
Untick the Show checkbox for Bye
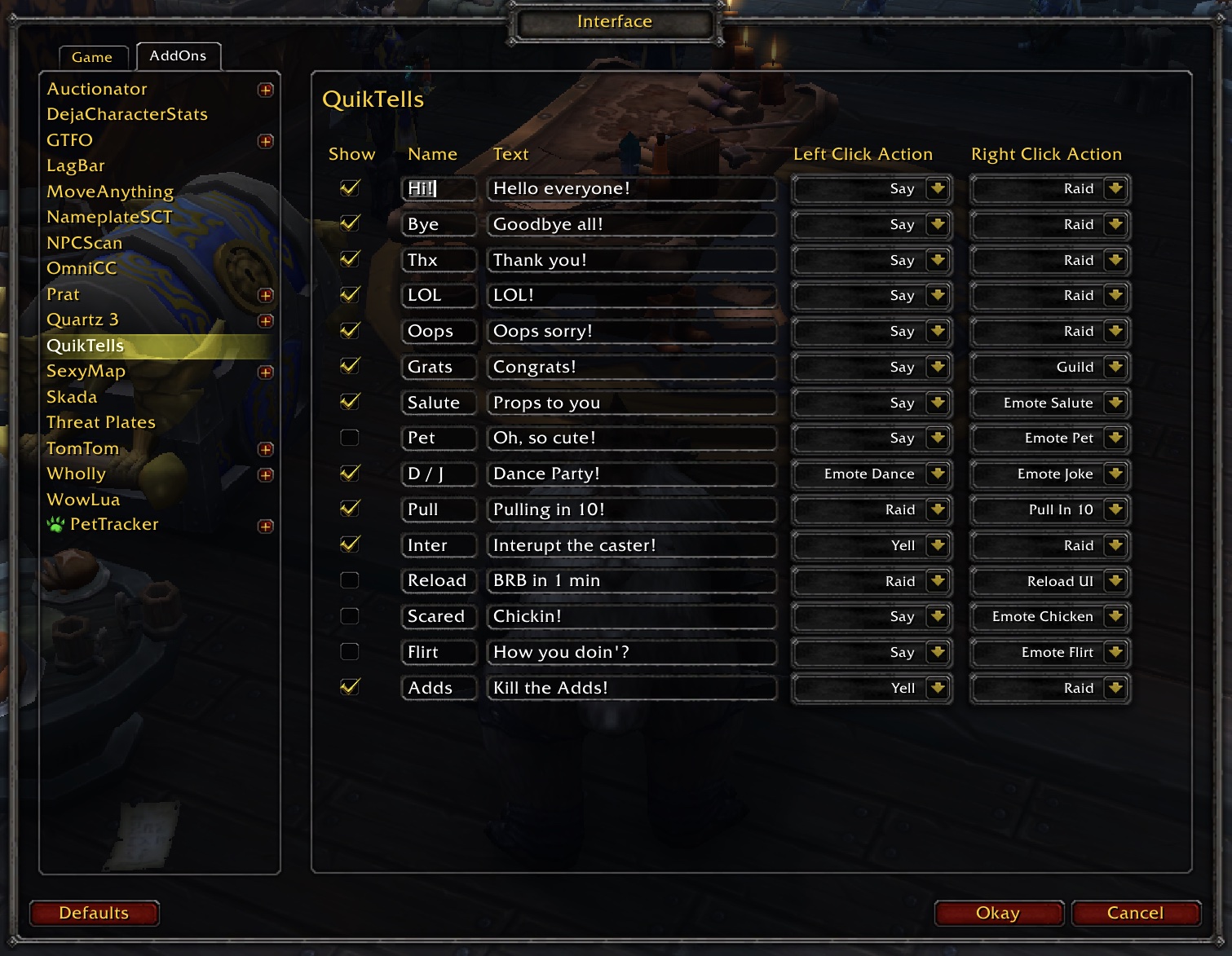point(350,223)
